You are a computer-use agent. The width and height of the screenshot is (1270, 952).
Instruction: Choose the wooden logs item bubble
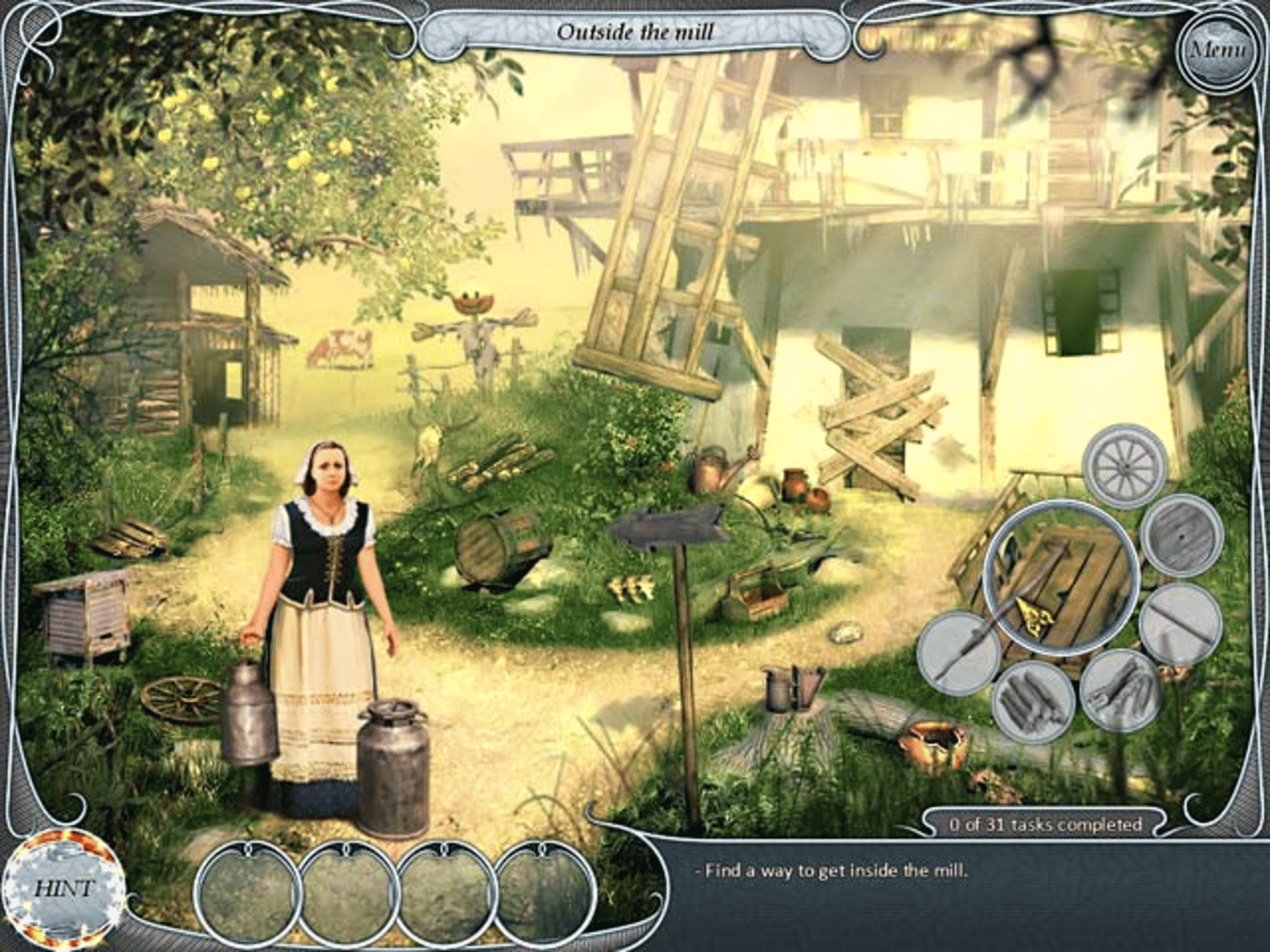[x=1034, y=701]
